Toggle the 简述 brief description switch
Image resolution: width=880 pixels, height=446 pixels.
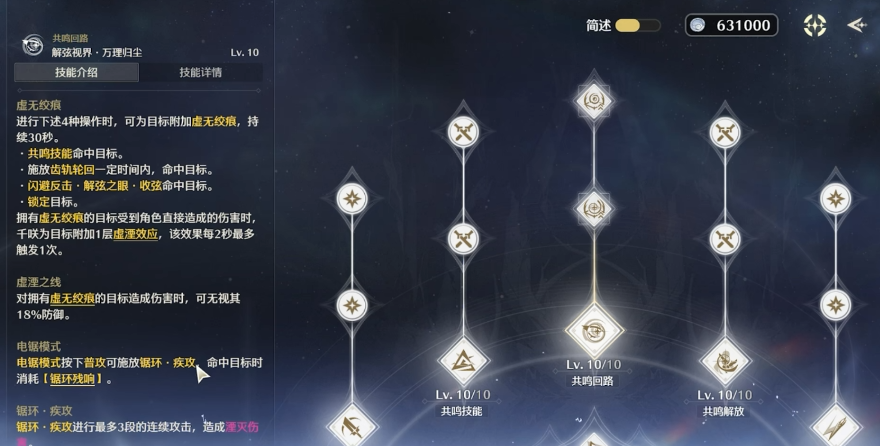pos(637,26)
